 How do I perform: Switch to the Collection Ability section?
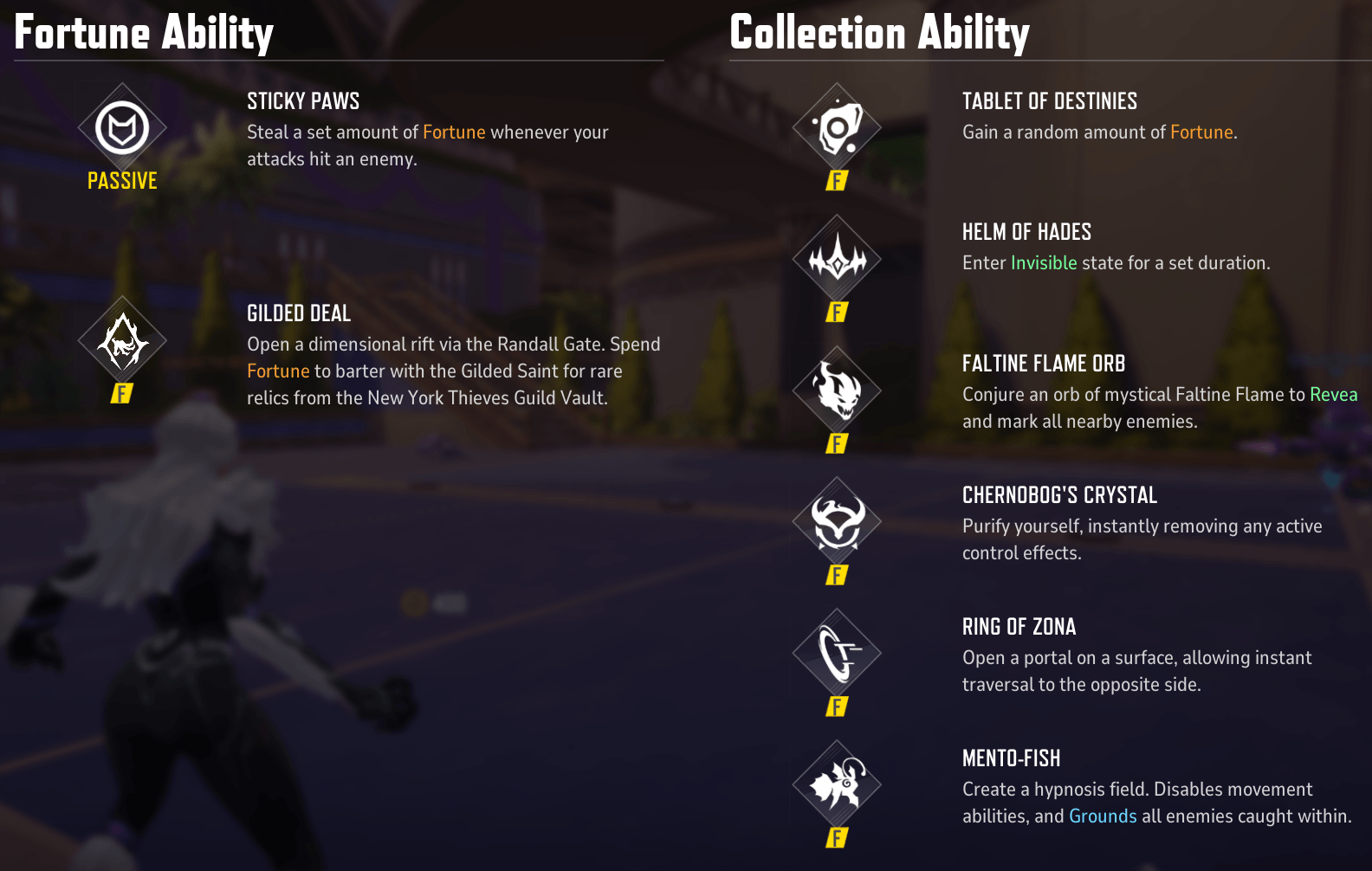tap(880, 33)
